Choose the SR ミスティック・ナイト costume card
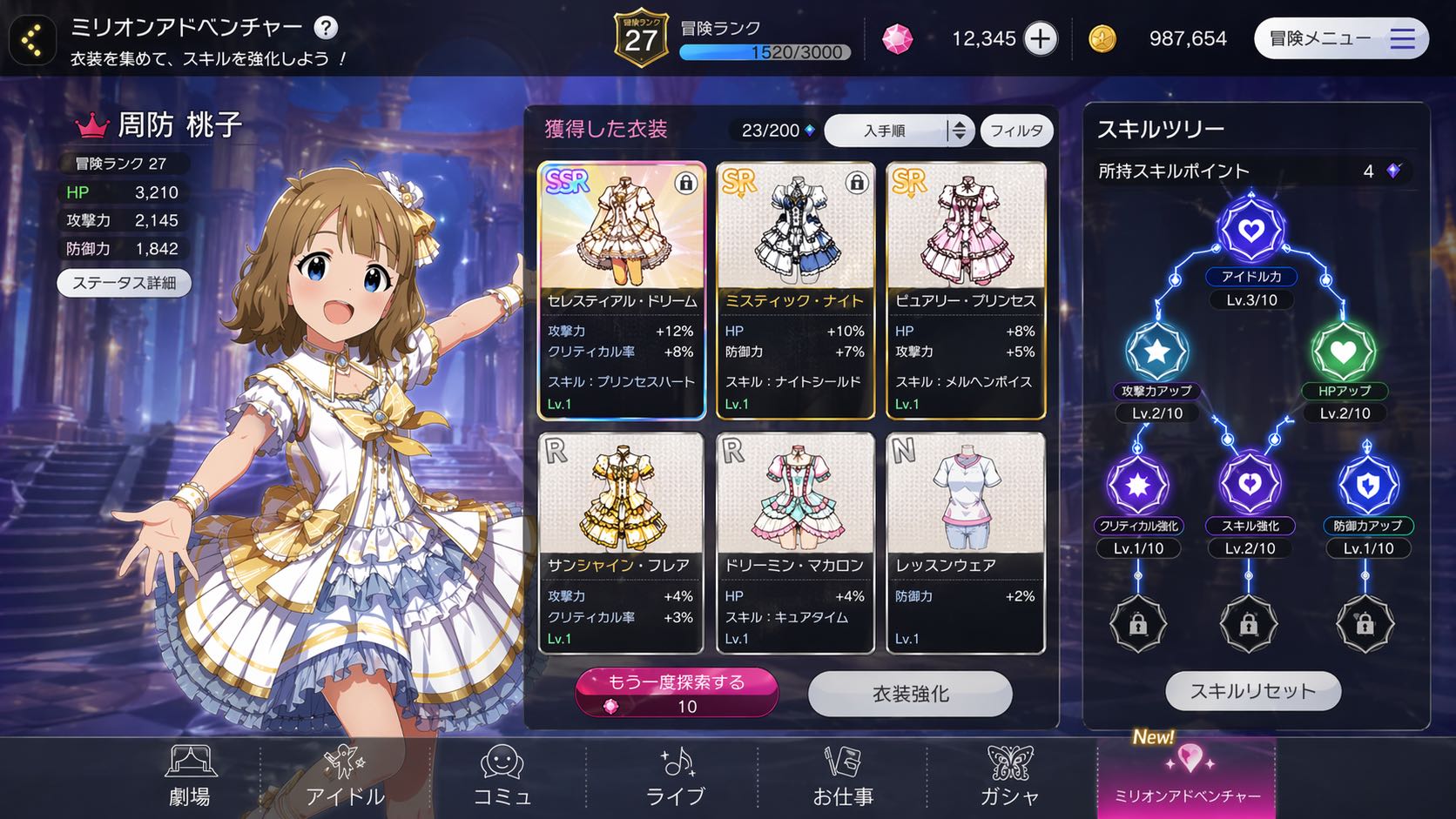The image size is (1456, 819). pos(794,290)
